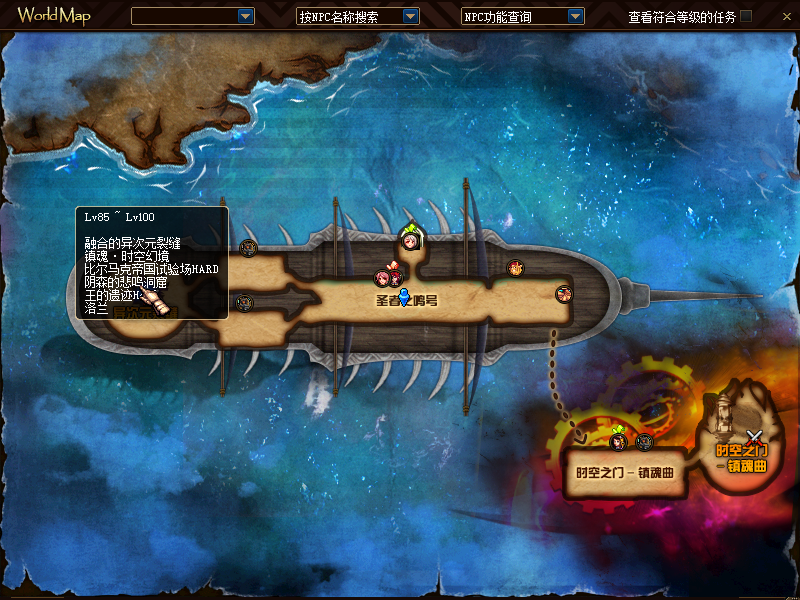Choose 融合的异次元裂缝 in dungeon list
Viewport: 800px width, 600px height.
tap(132, 243)
